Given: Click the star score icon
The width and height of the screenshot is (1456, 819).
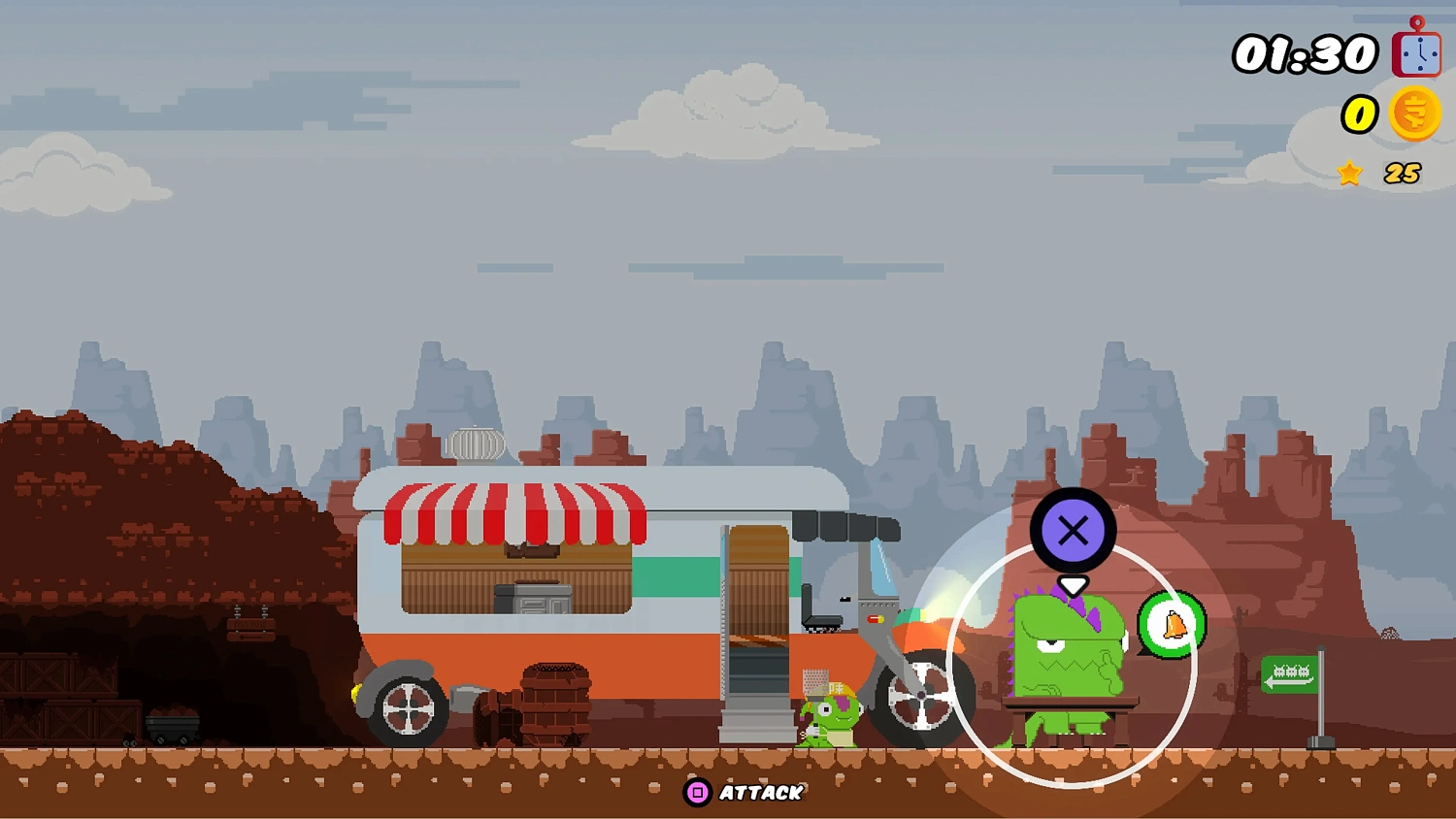Looking at the screenshot, I should [x=1349, y=174].
